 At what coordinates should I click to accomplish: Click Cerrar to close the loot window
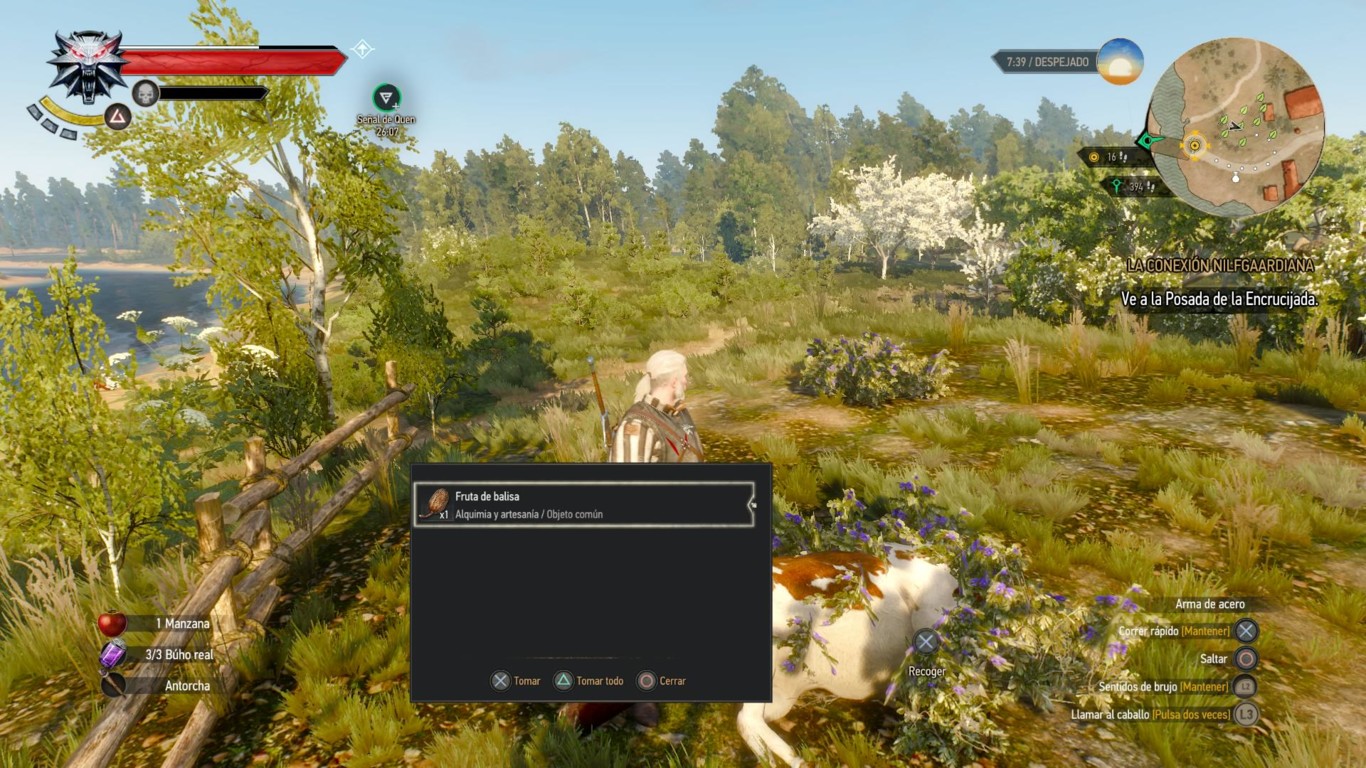[665, 681]
